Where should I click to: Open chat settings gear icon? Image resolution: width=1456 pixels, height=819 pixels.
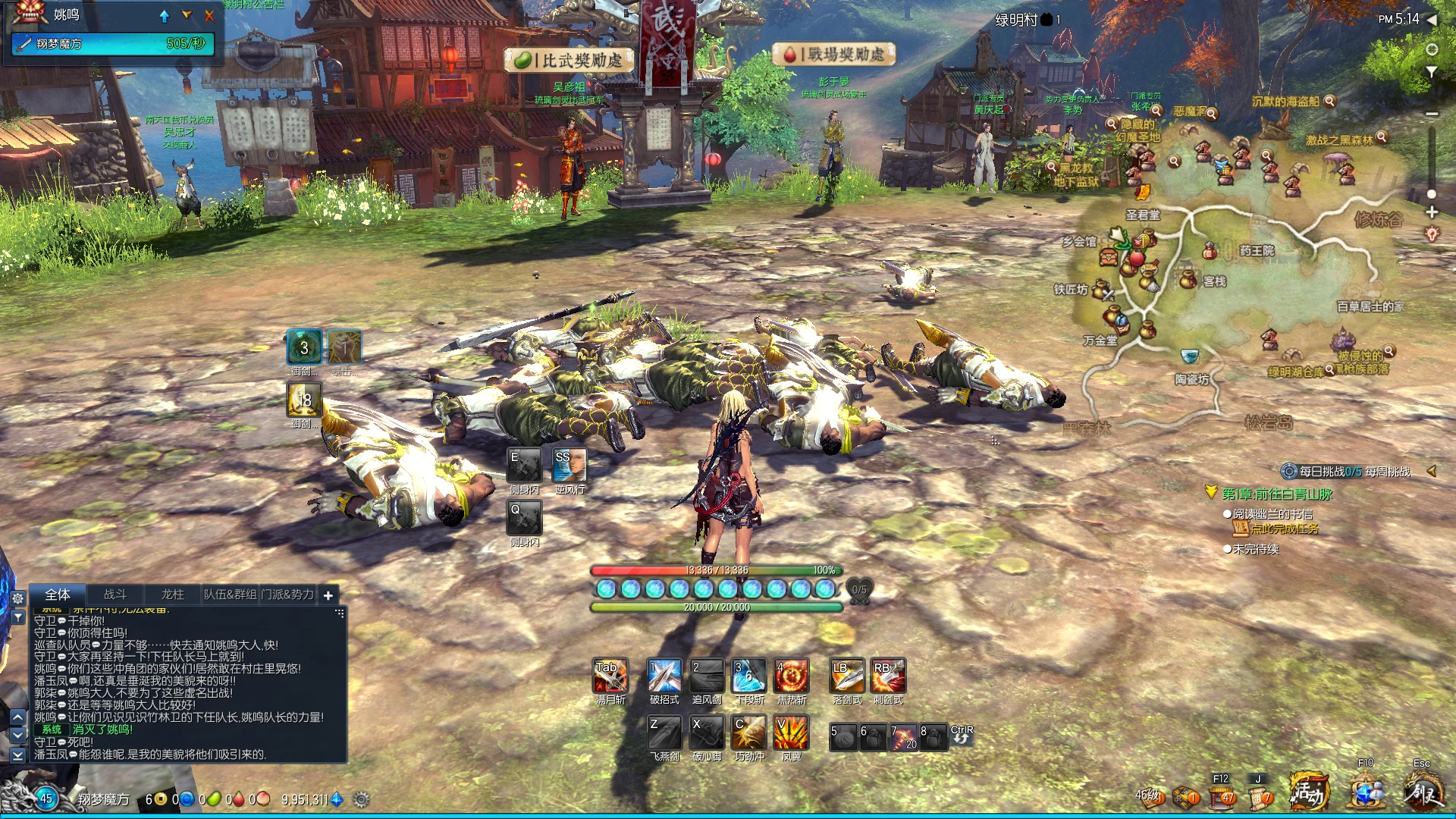18,598
